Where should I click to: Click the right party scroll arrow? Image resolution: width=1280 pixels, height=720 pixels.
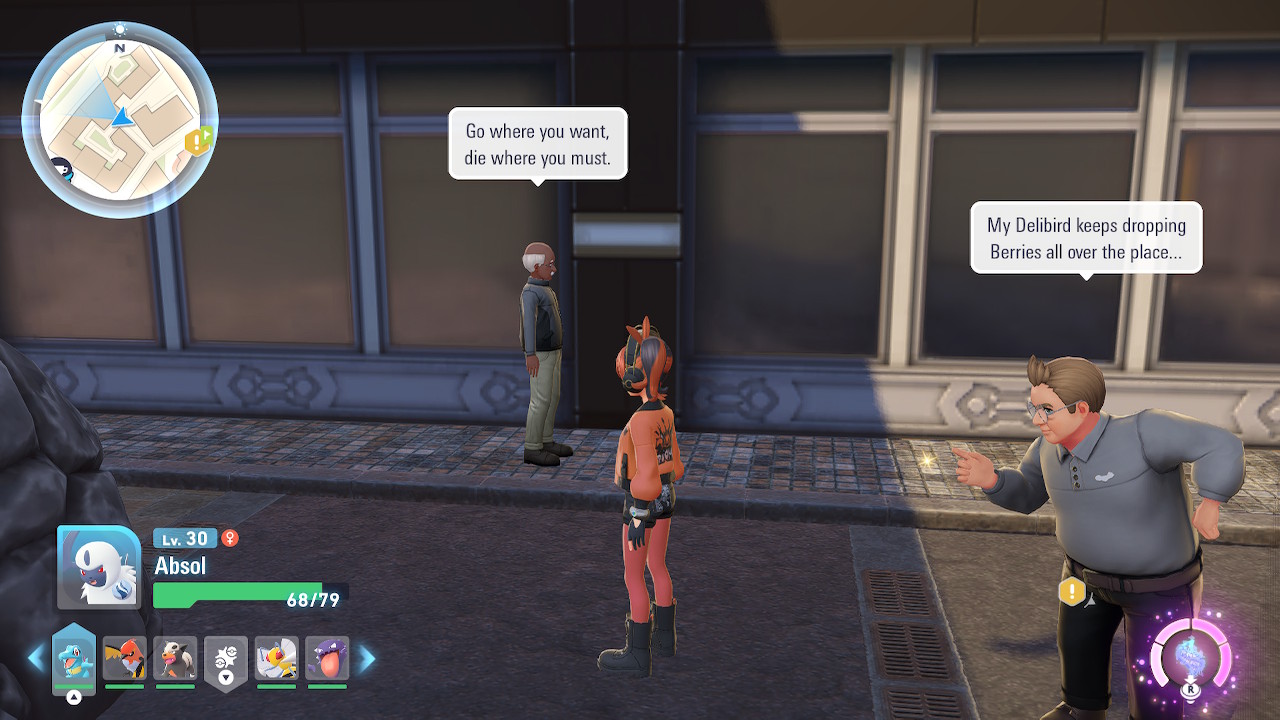367,658
